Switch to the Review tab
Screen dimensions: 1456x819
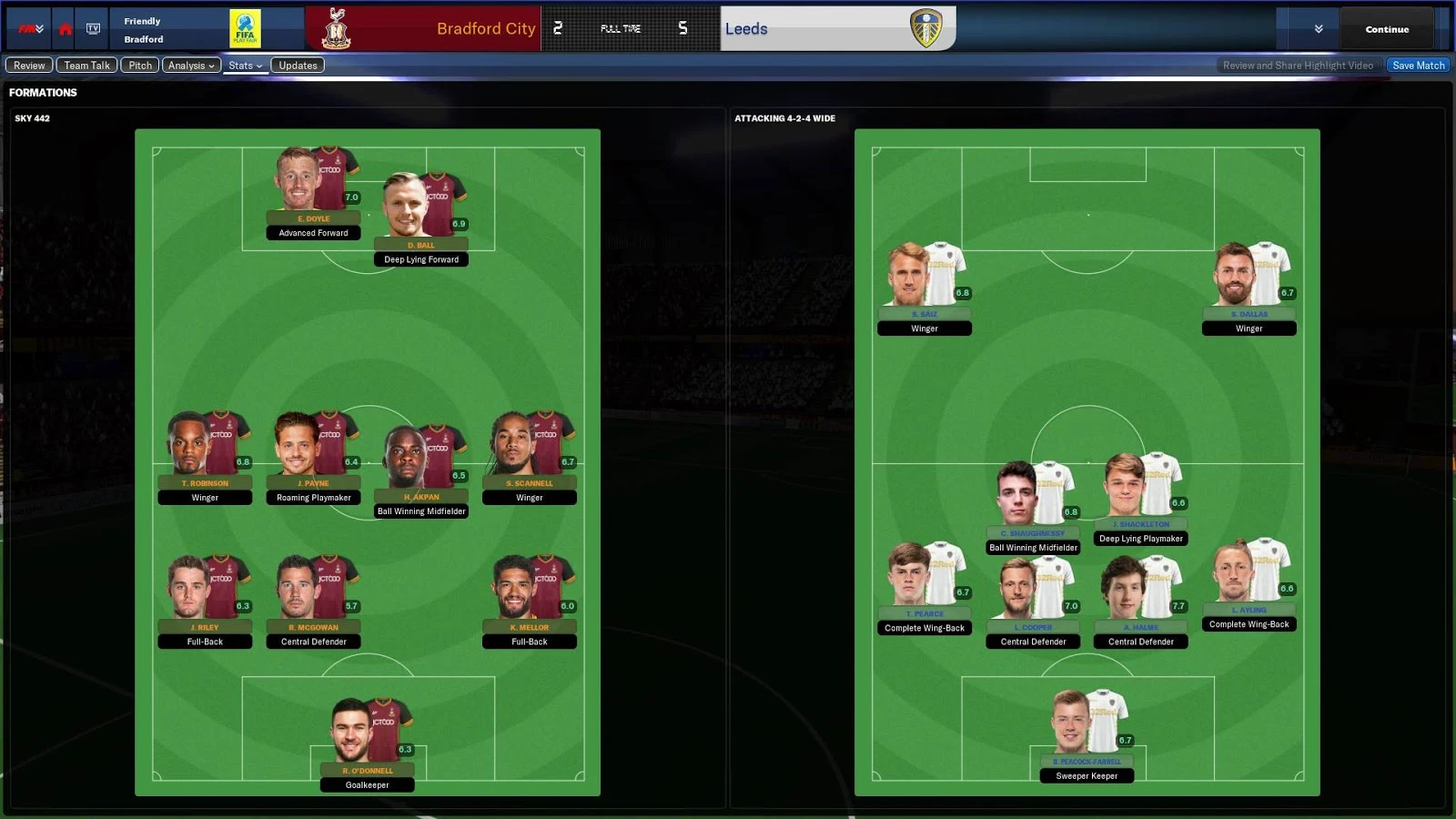pos(28,65)
